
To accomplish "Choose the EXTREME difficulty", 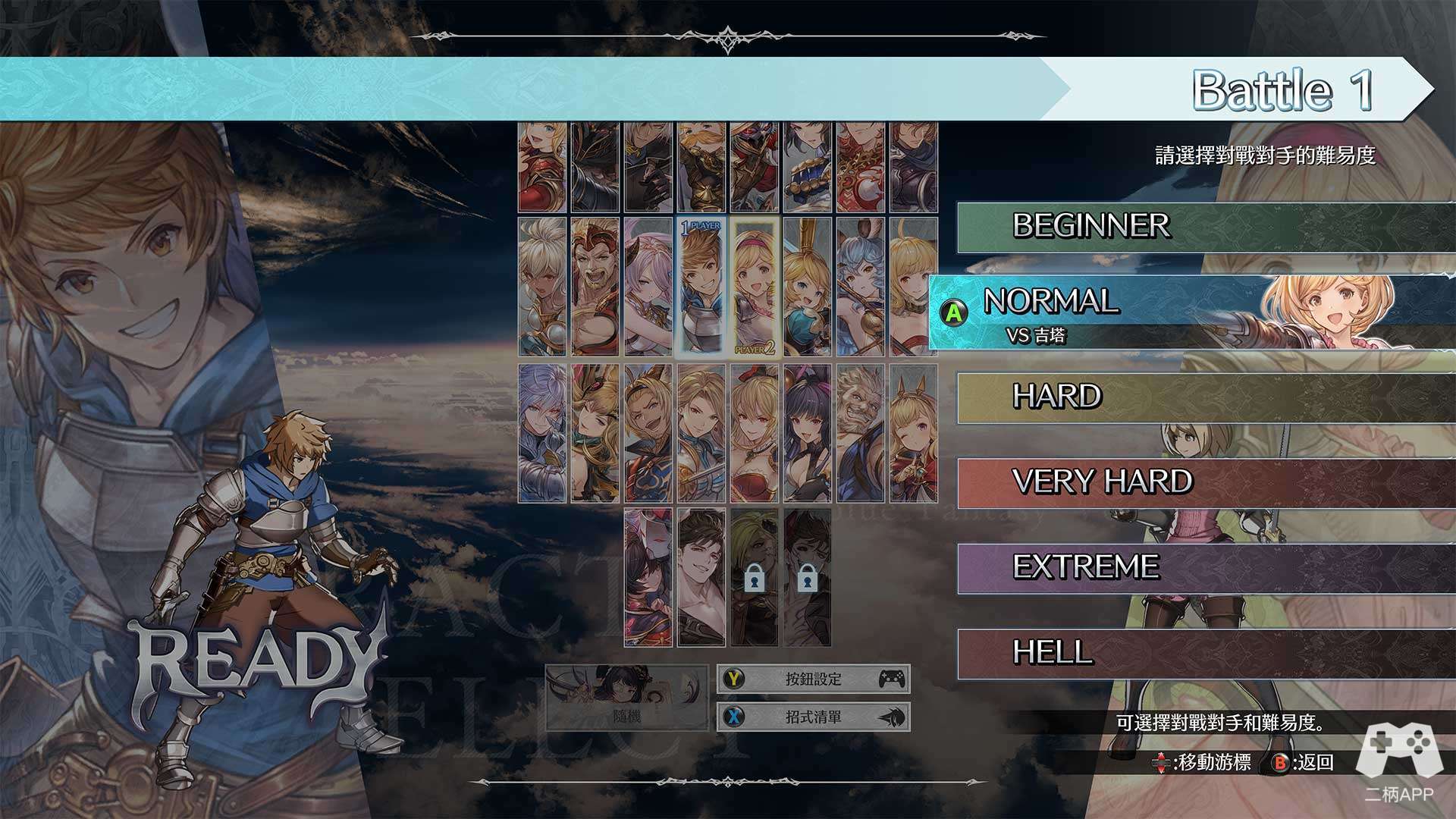I will click(x=1206, y=568).
